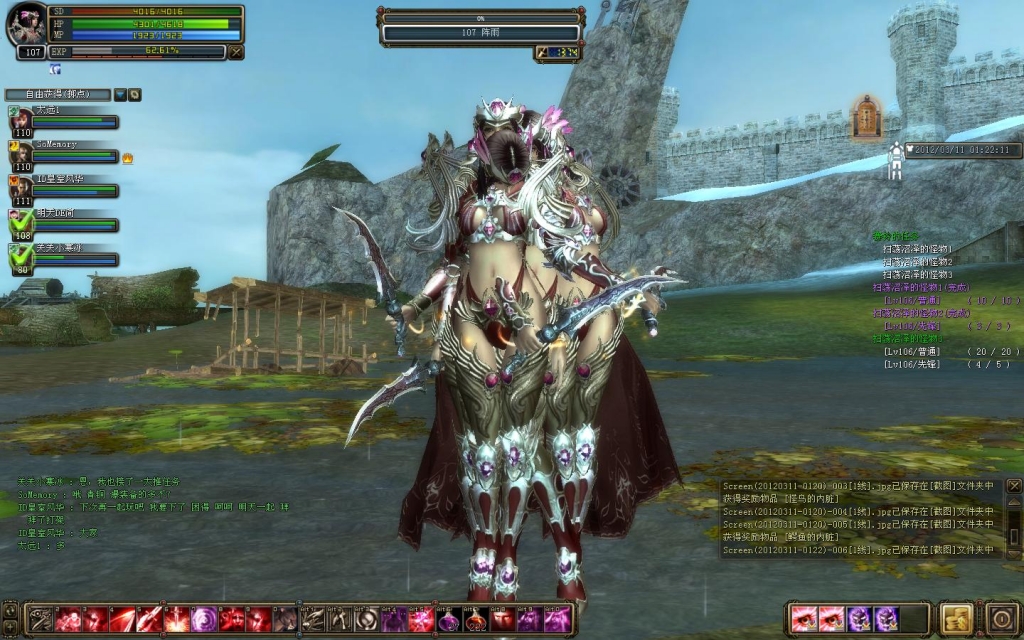Use the first red eye item slot
Screen dimensions: 1024x640
click(x=803, y=619)
